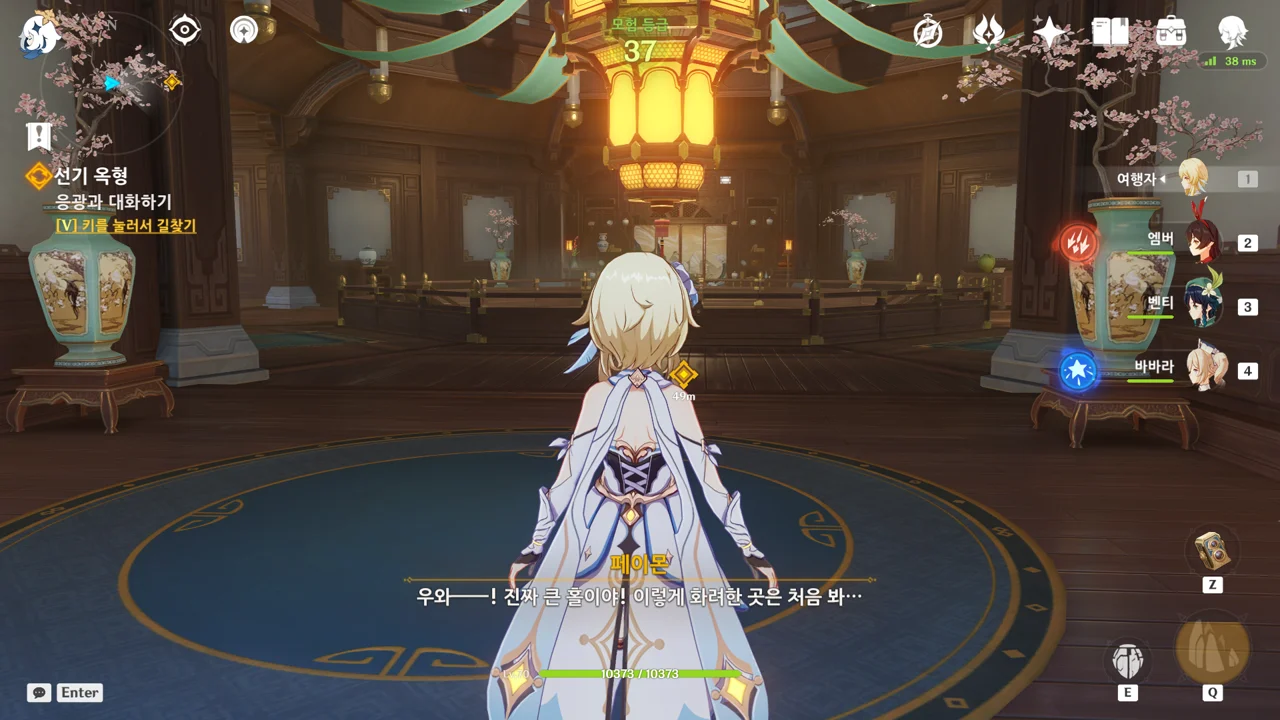Activate the elemental skill icon

[x=1127, y=660]
